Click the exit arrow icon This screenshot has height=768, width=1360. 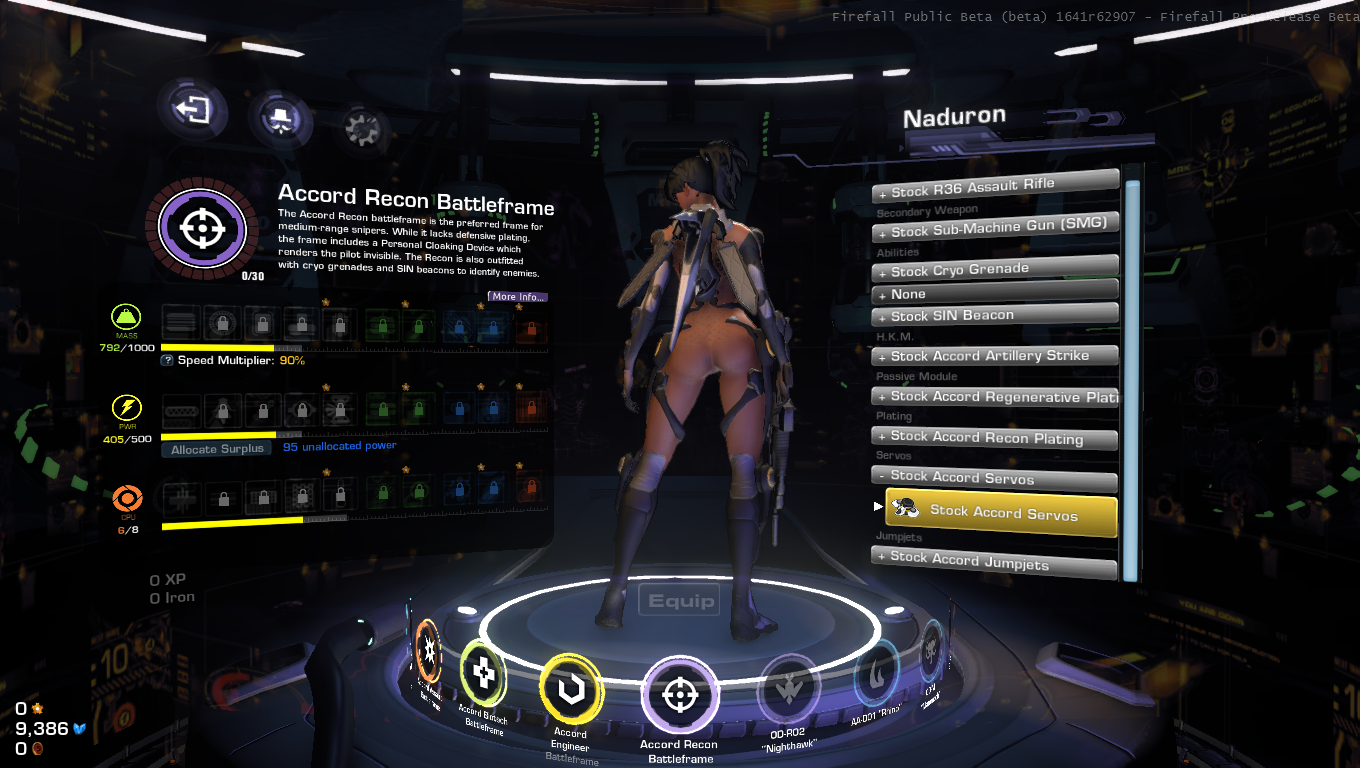point(192,107)
